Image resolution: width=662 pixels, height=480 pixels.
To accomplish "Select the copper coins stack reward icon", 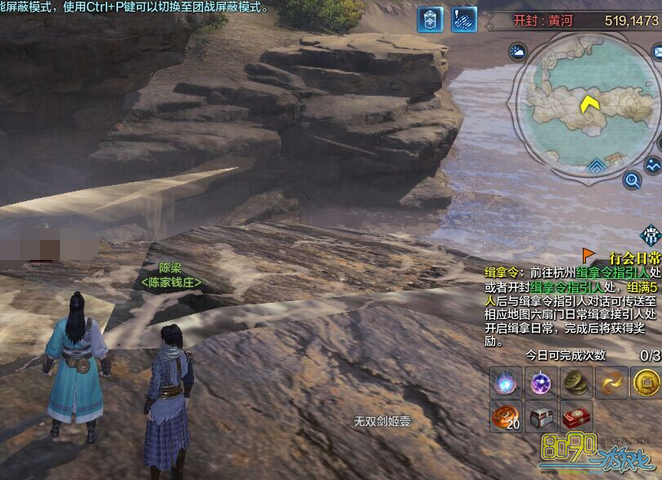I will point(575,381).
